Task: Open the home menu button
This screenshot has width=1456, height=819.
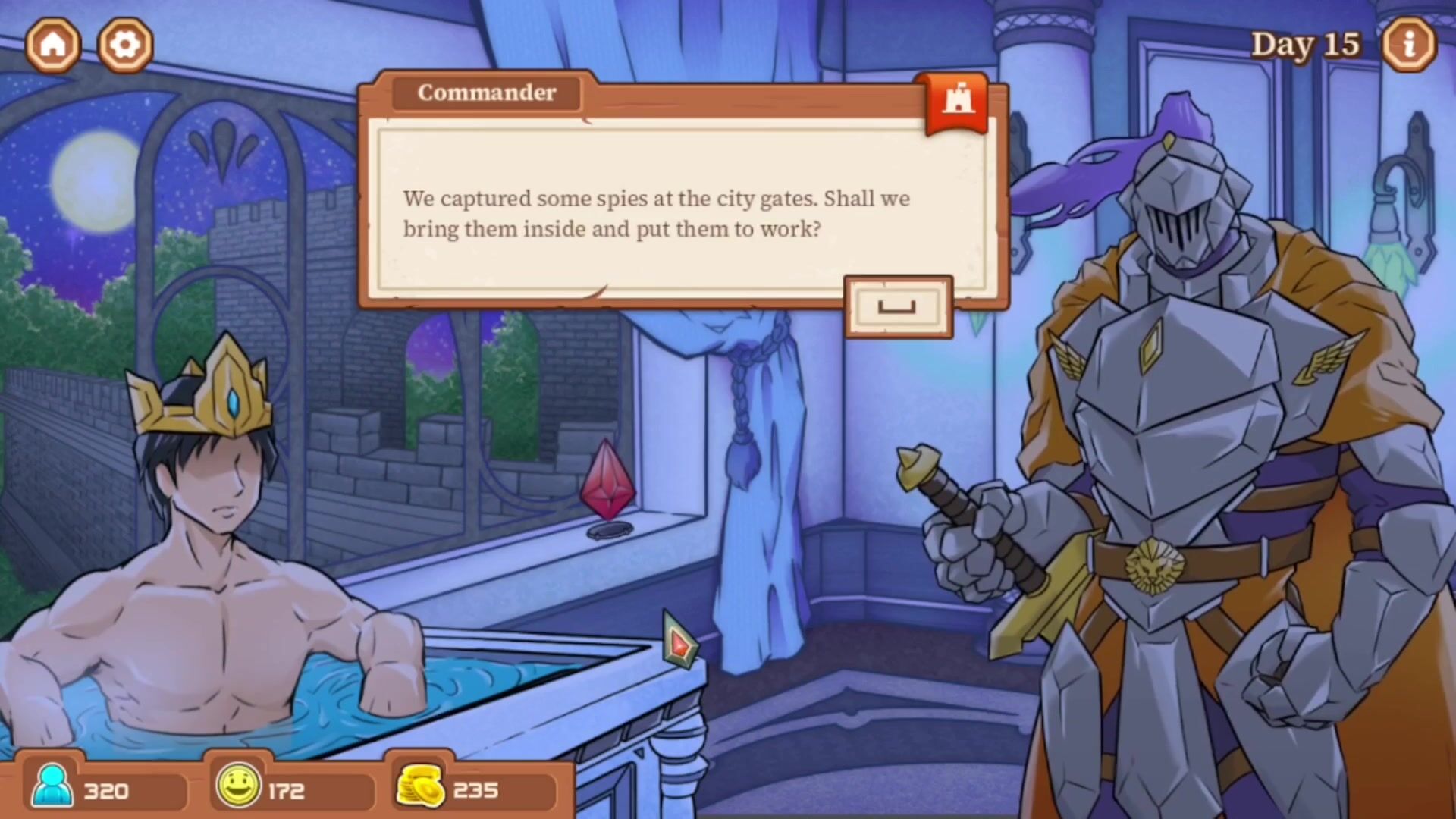Action: [53, 45]
